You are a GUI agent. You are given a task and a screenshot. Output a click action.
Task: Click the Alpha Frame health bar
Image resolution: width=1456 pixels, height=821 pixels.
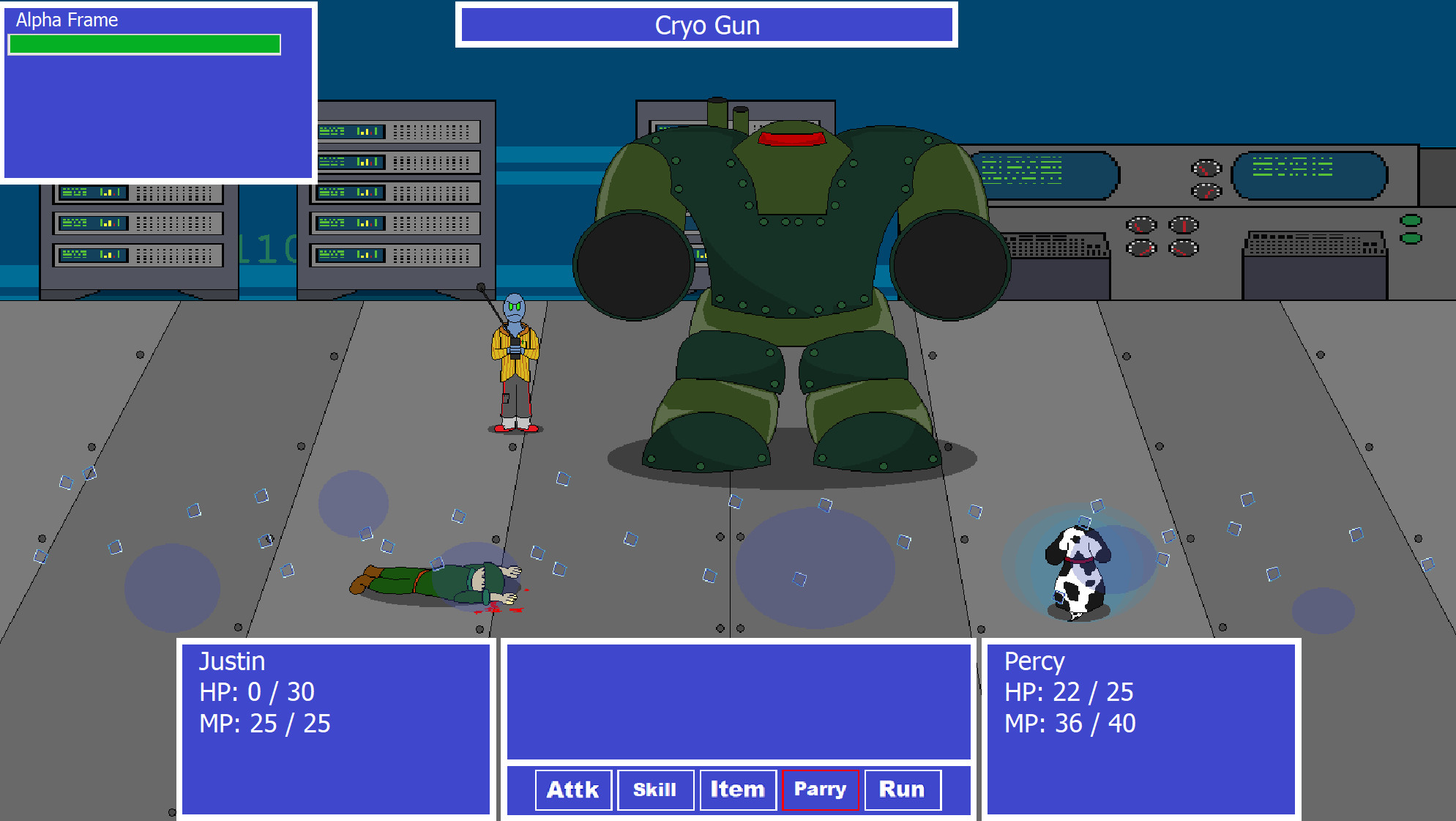point(143,44)
